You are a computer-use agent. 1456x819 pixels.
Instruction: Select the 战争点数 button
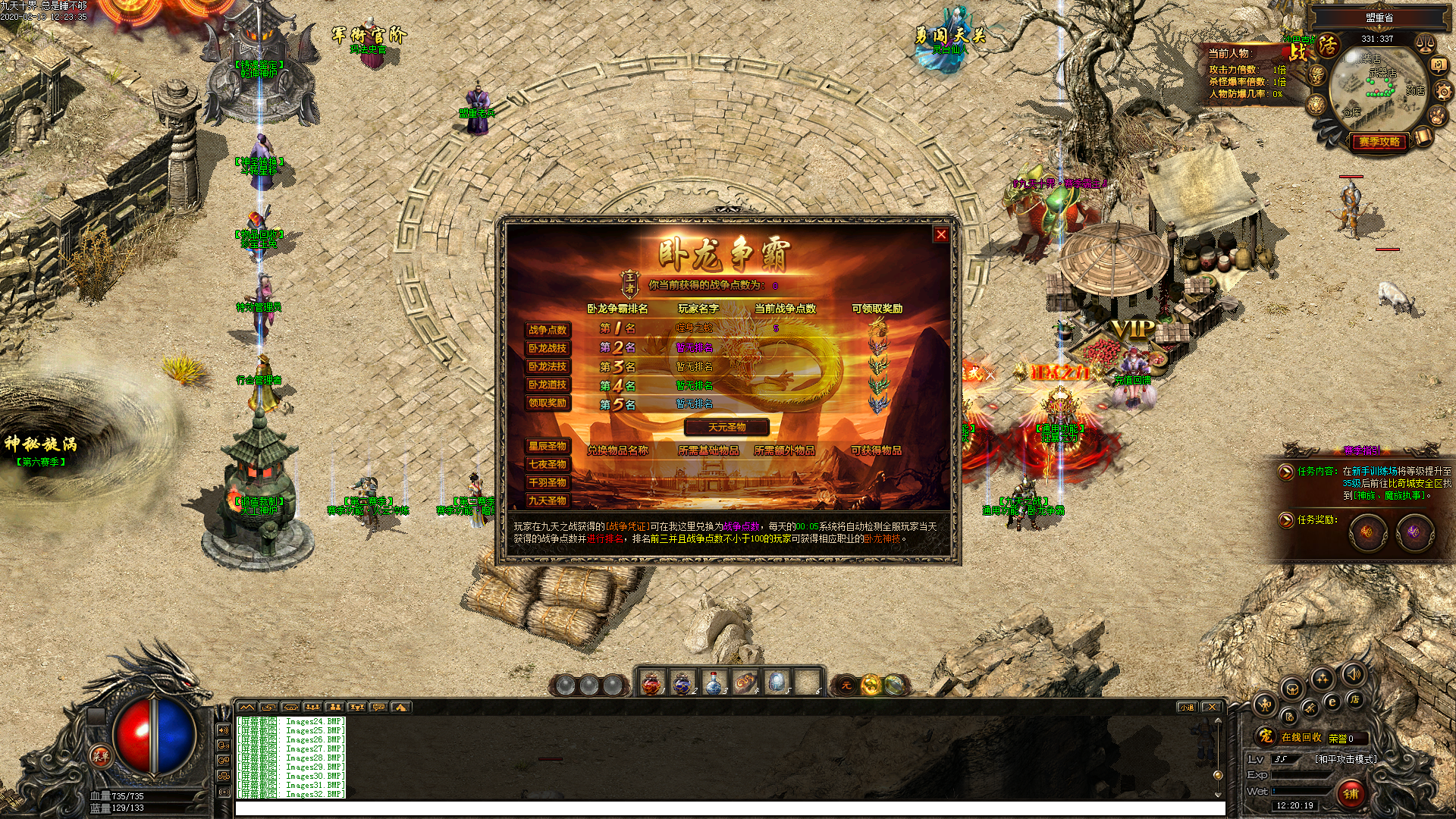pos(548,330)
